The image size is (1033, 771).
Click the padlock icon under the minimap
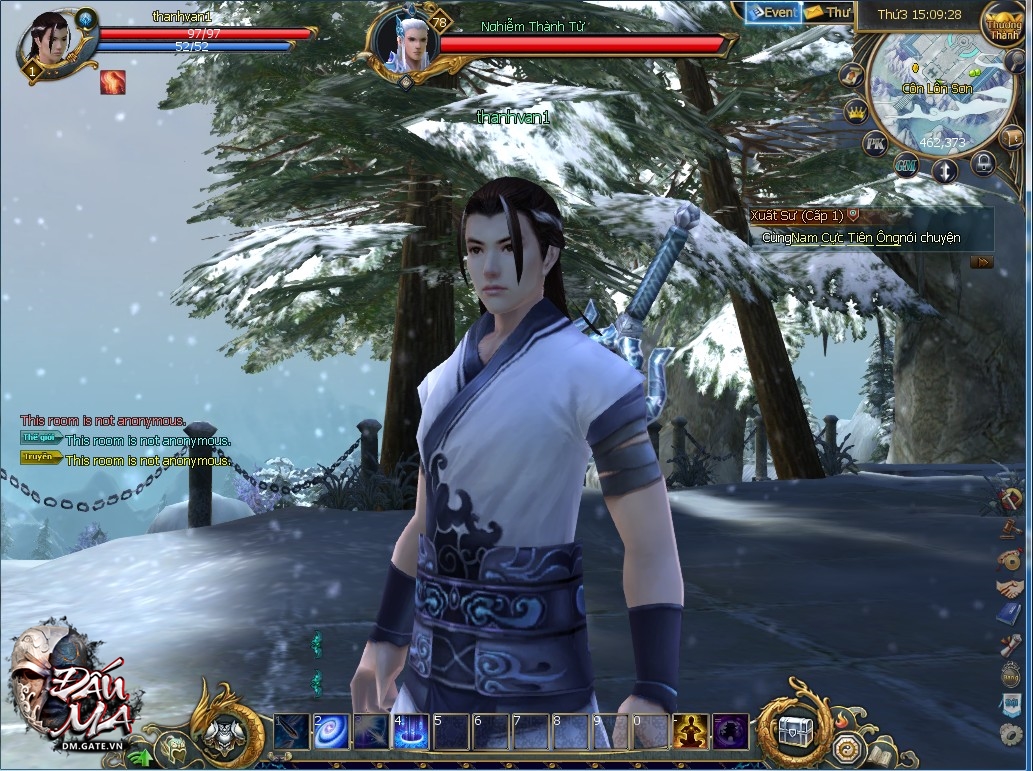pos(983,163)
